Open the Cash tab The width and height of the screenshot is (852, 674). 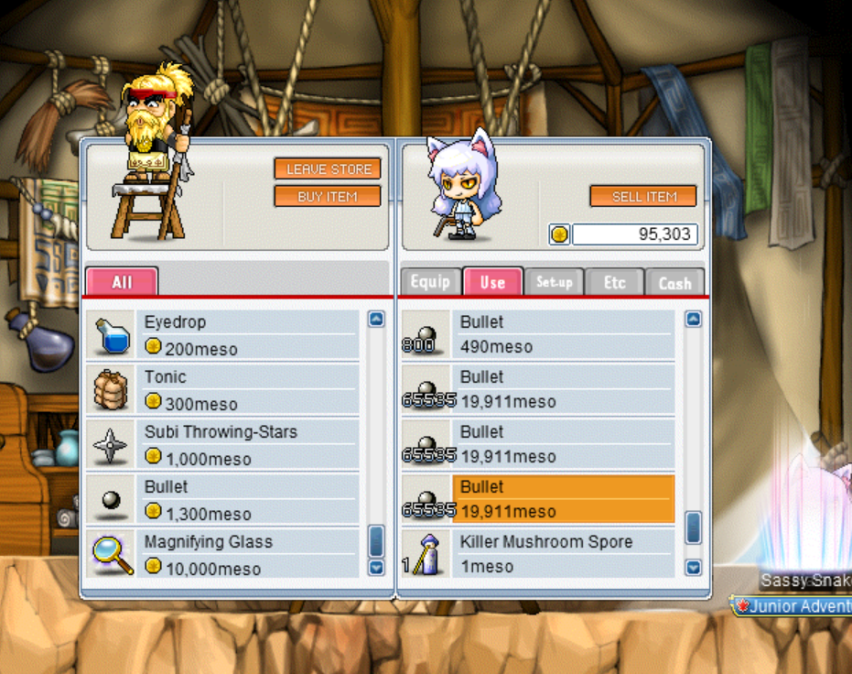(x=675, y=282)
